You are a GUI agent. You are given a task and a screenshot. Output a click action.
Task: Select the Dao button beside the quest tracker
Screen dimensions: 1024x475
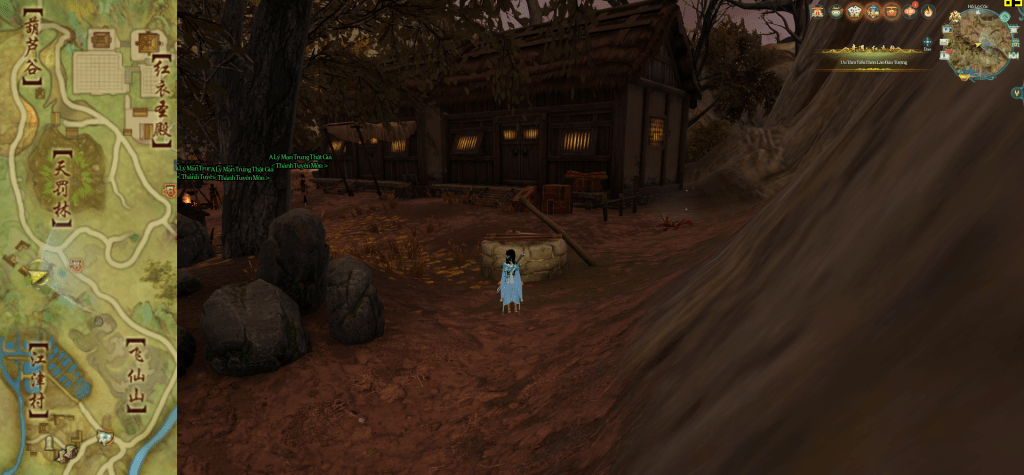pos(928,45)
